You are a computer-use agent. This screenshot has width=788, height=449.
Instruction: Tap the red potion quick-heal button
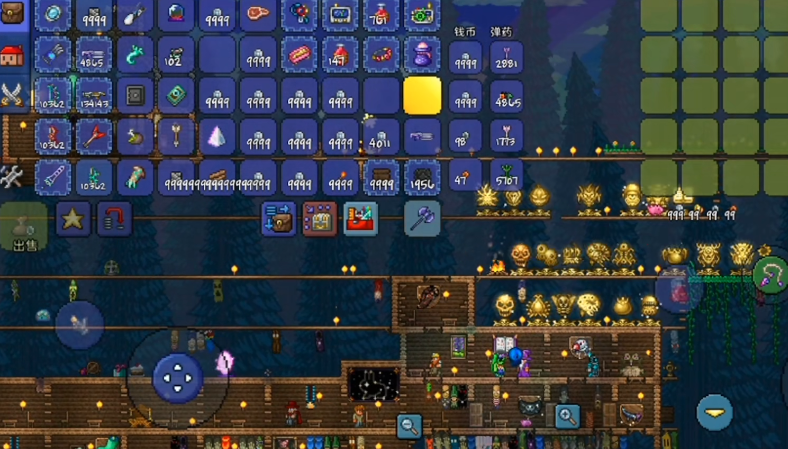(x=680, y=290)
